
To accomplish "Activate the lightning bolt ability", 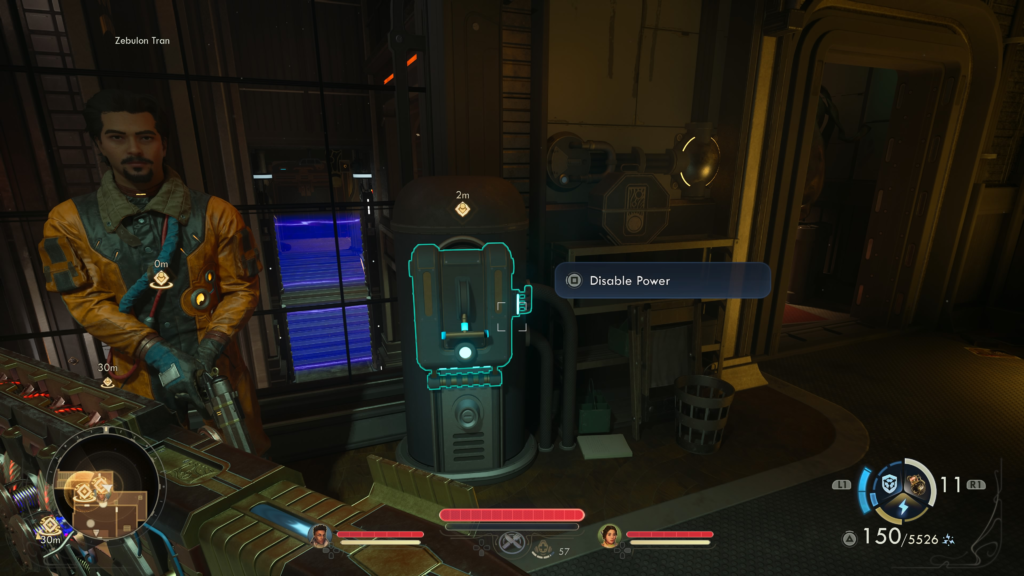I will click(x=903, y=509).
